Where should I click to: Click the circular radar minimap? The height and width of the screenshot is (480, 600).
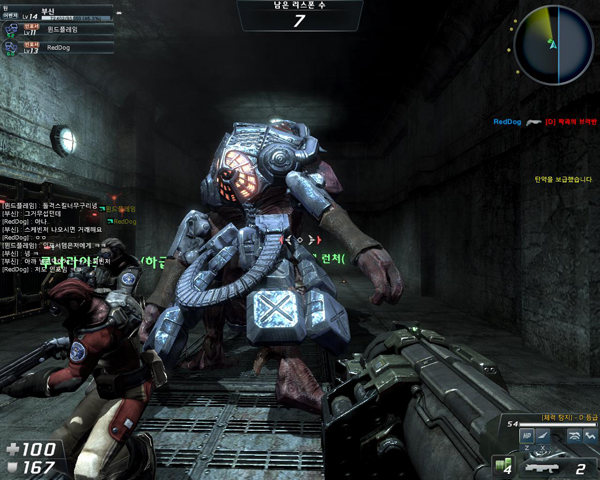[549, 46]
